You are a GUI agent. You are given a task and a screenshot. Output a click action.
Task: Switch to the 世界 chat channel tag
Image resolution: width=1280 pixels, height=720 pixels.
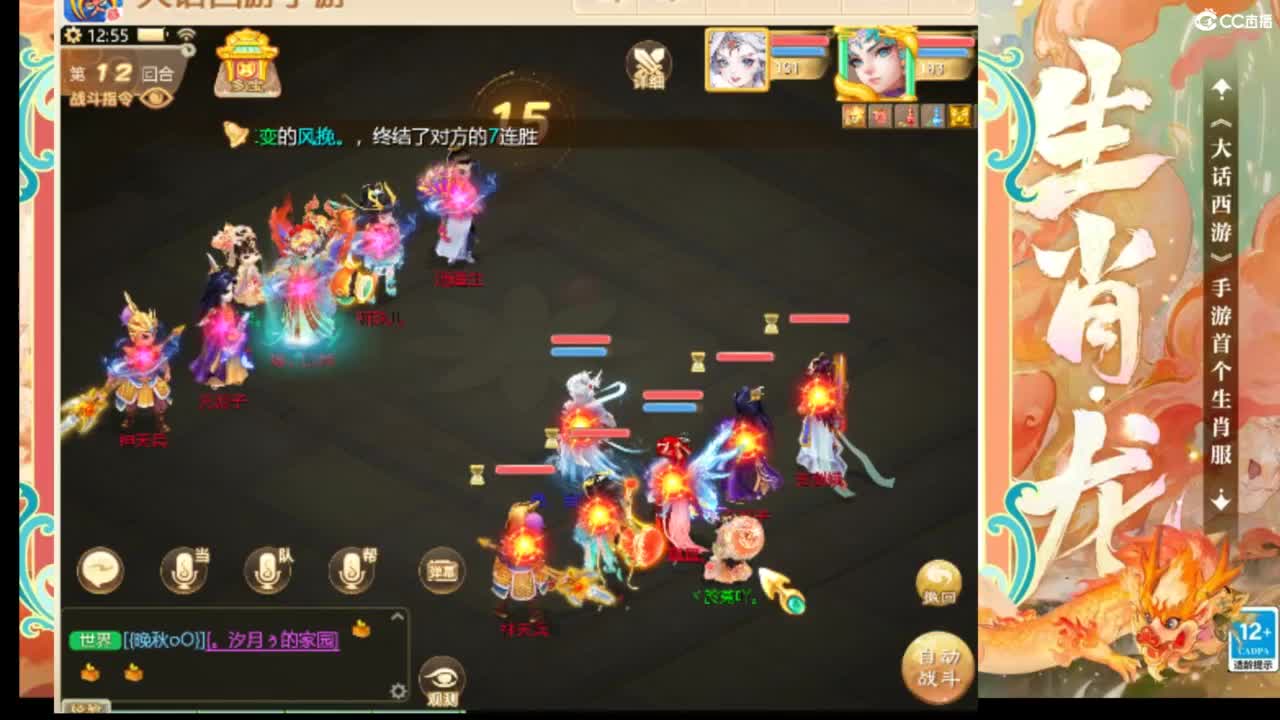coord(95,640)
